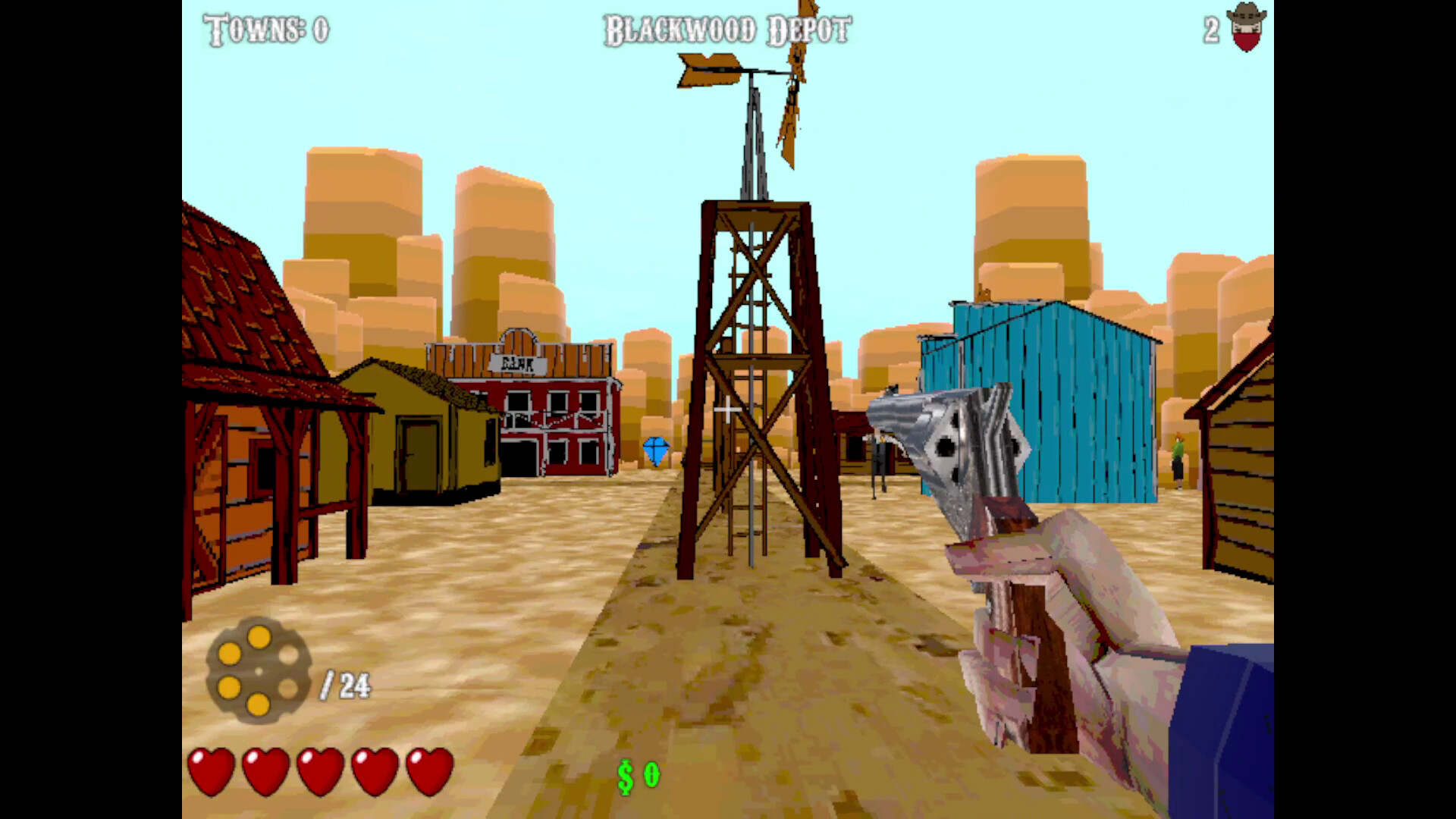
Task: Click the crosshair in screen center
Action: click(728, 411)
